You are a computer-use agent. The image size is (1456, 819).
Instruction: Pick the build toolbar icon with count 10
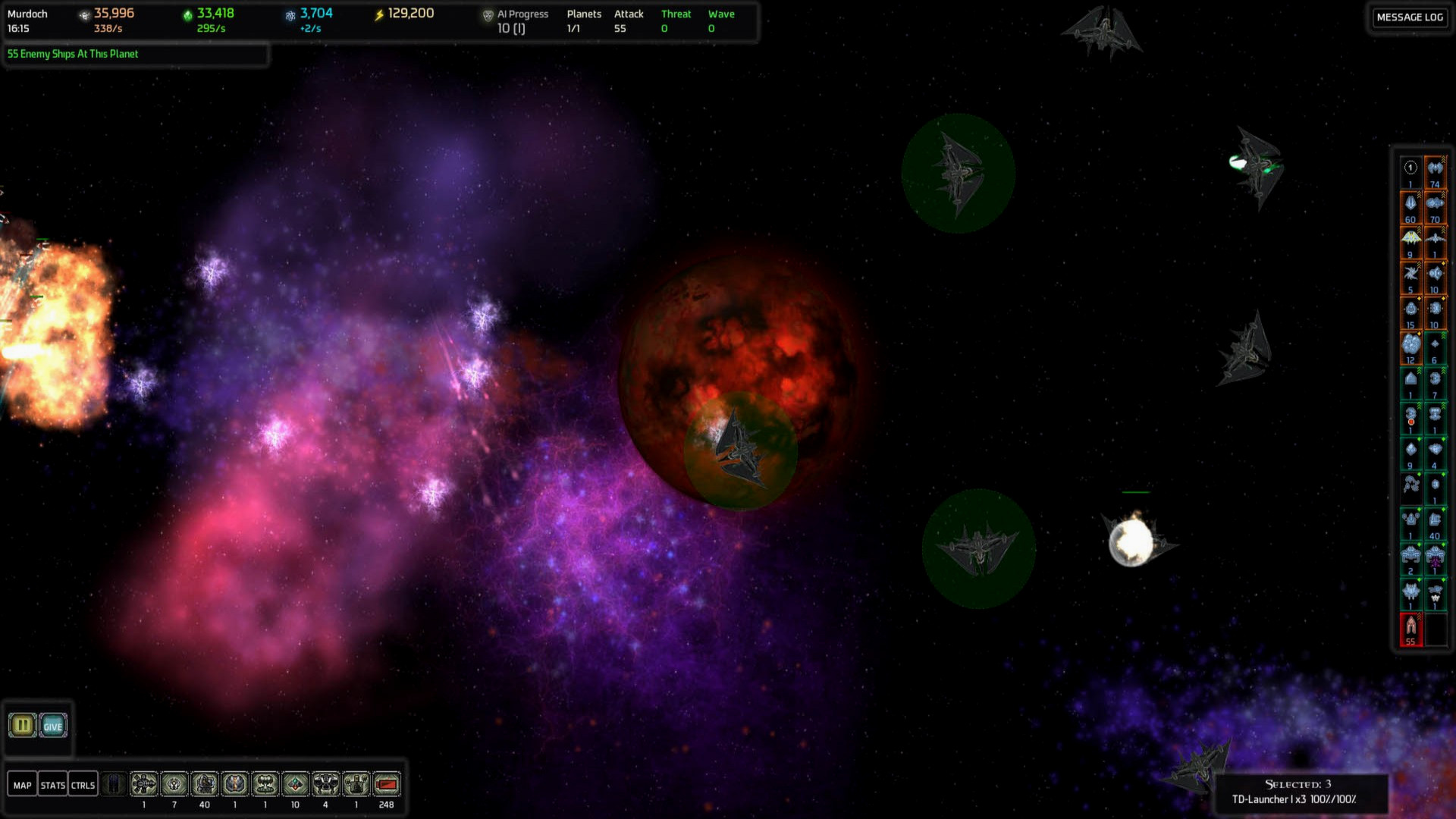pyautogui.click(x=295, y=784)
